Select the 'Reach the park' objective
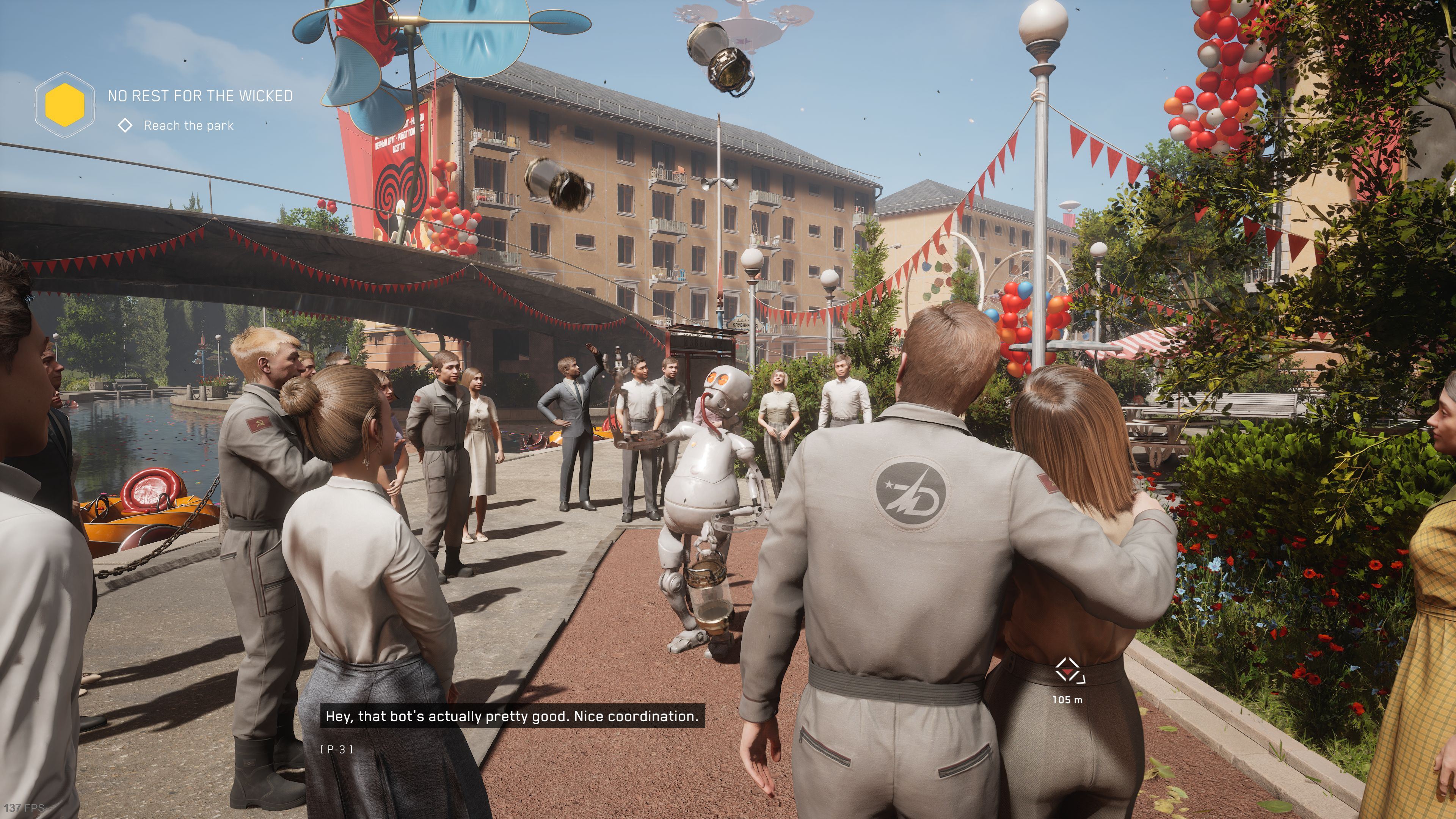The image size is (1456, 819). tap(188, 126)
